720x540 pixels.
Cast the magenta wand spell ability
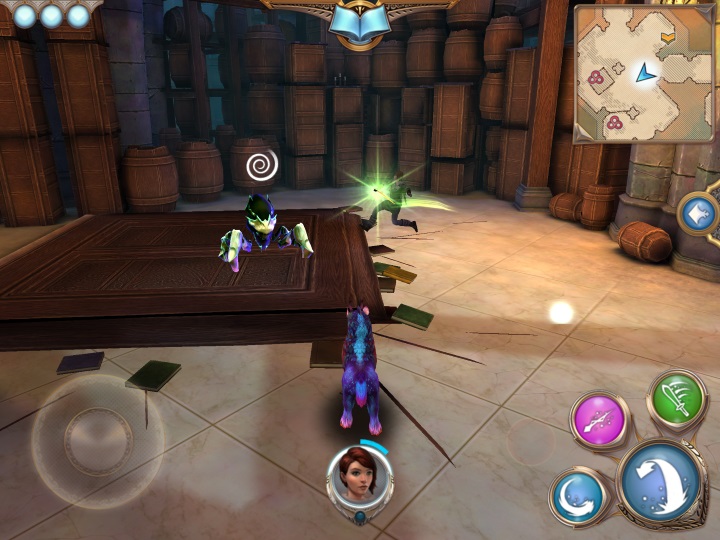[600, 420]
